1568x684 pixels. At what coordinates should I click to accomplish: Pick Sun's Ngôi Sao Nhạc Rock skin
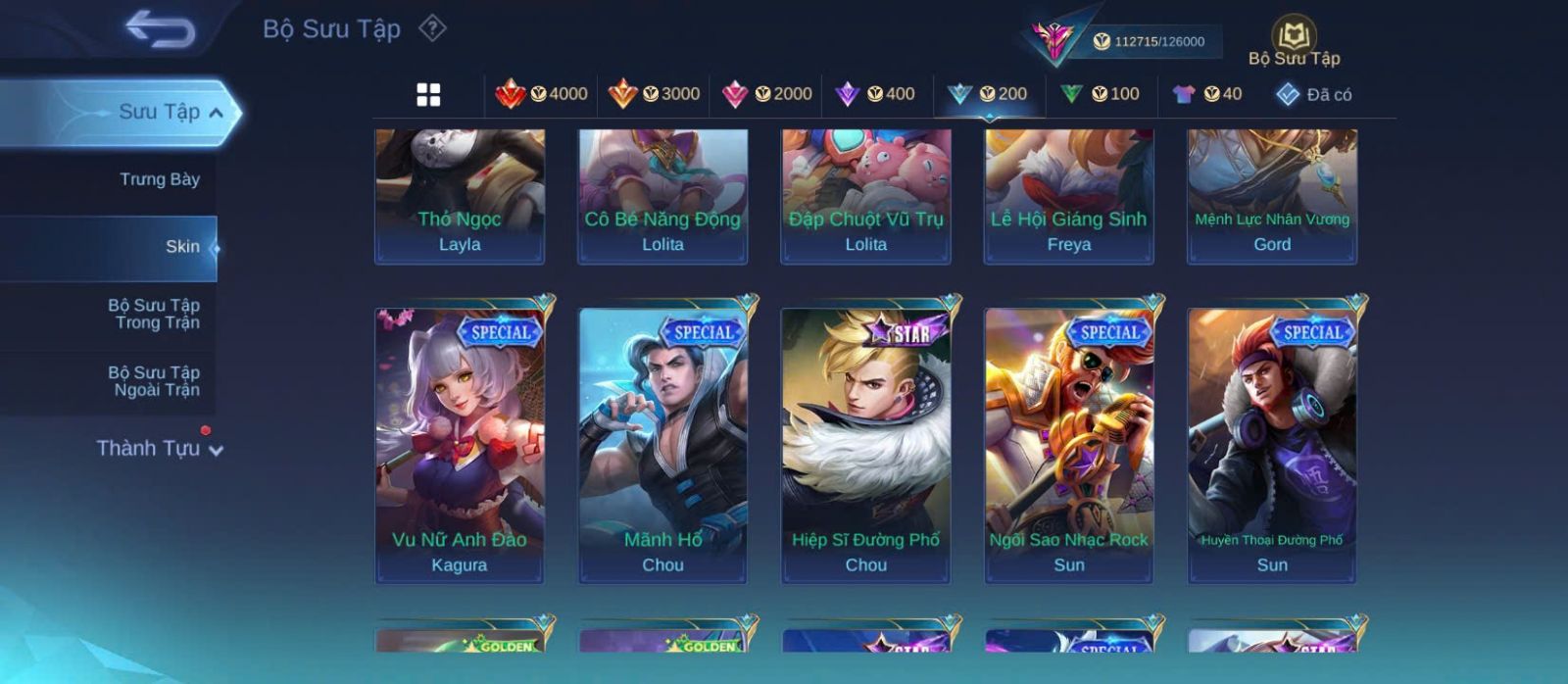point(1069,446)
